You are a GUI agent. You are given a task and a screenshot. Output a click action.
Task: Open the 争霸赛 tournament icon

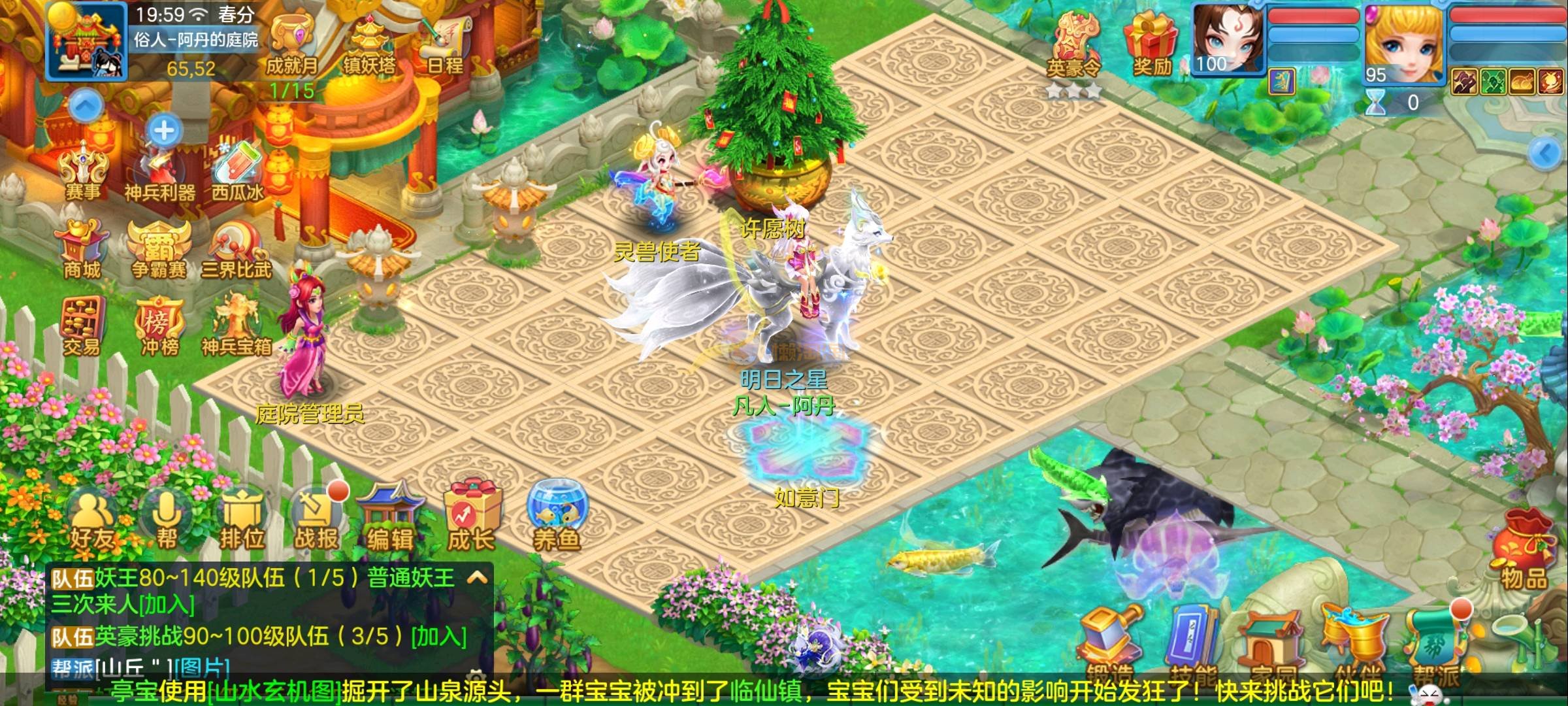pyautogui.click(x=159, y=248)
